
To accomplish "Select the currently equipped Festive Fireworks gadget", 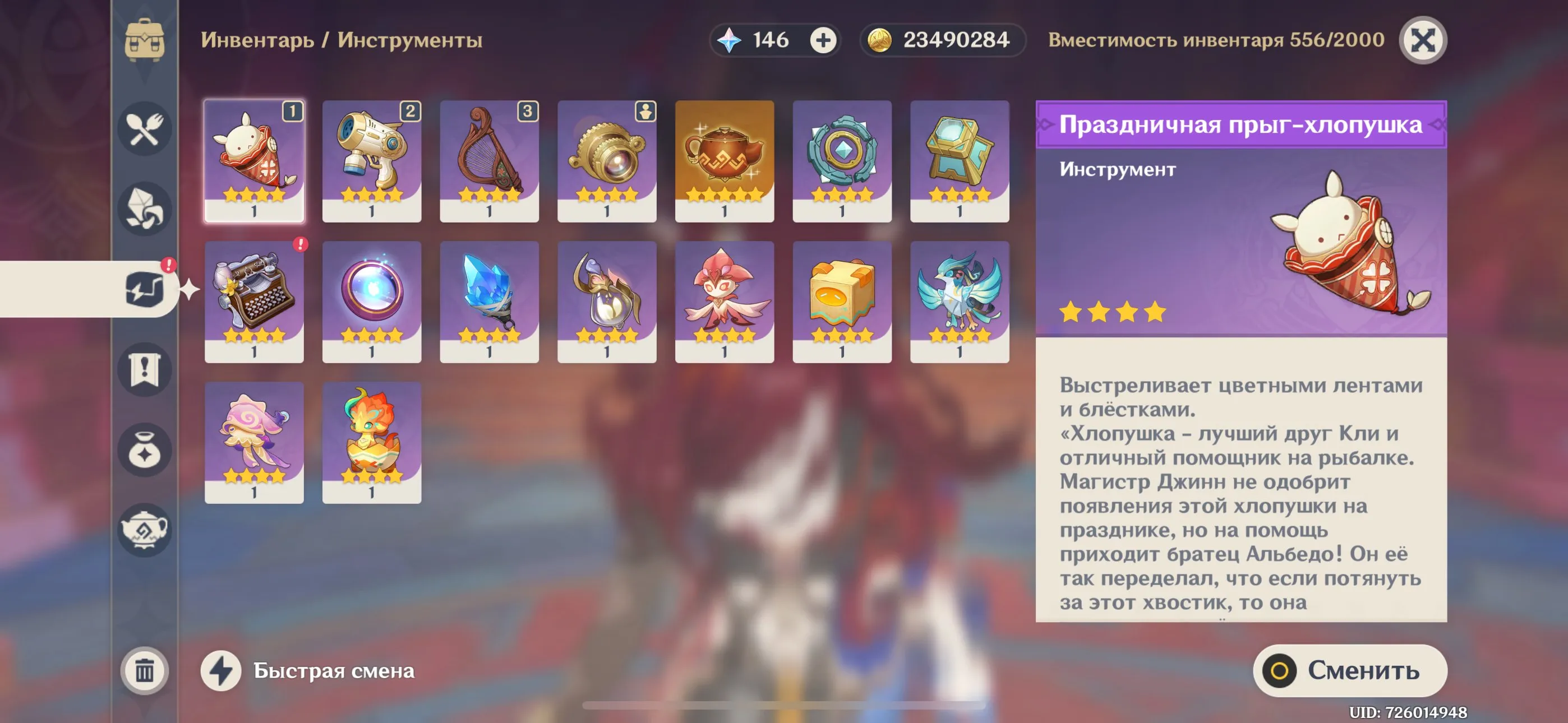I will tap(253, 159).
